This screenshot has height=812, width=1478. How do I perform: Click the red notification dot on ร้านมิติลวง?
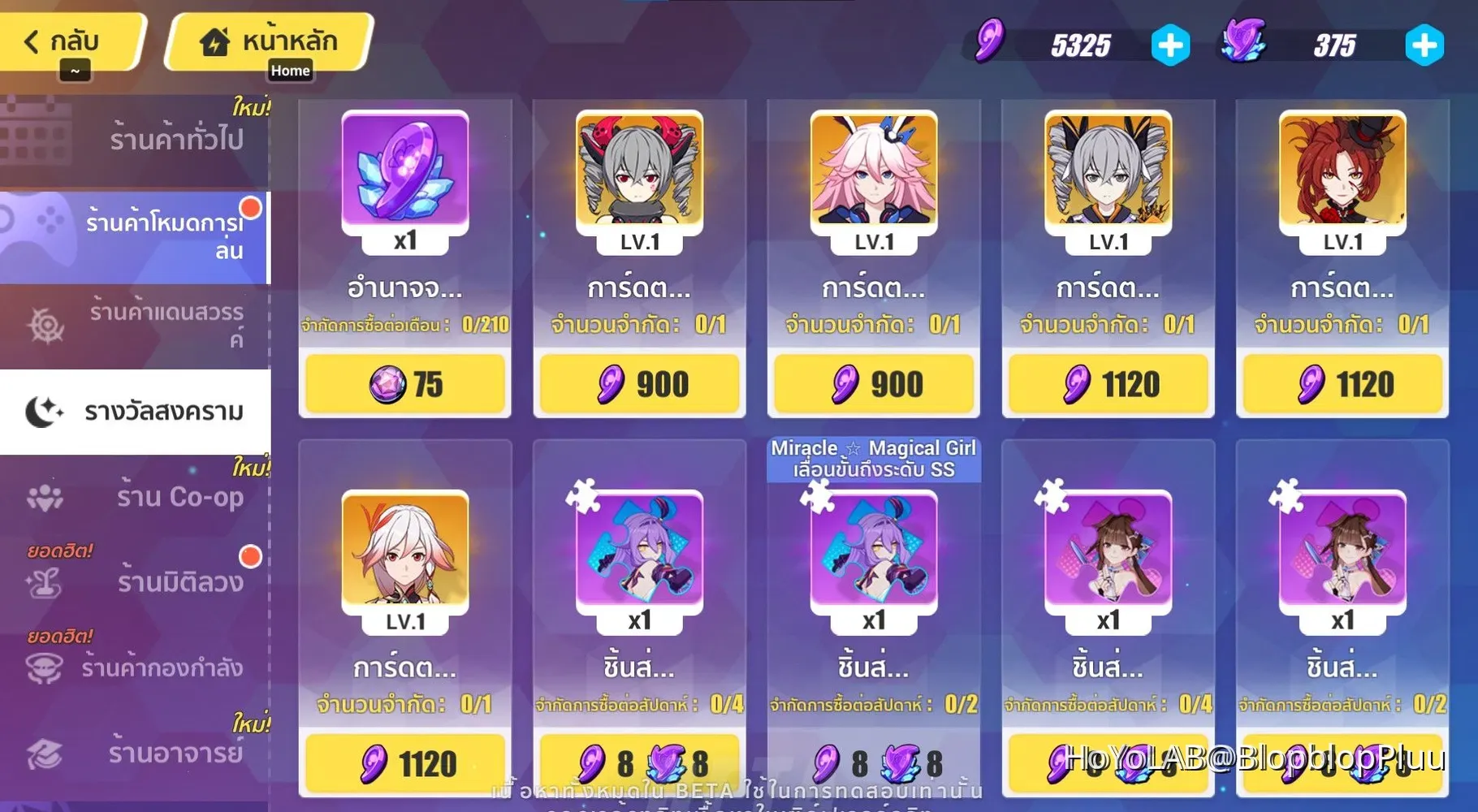[x=250, y=558]
